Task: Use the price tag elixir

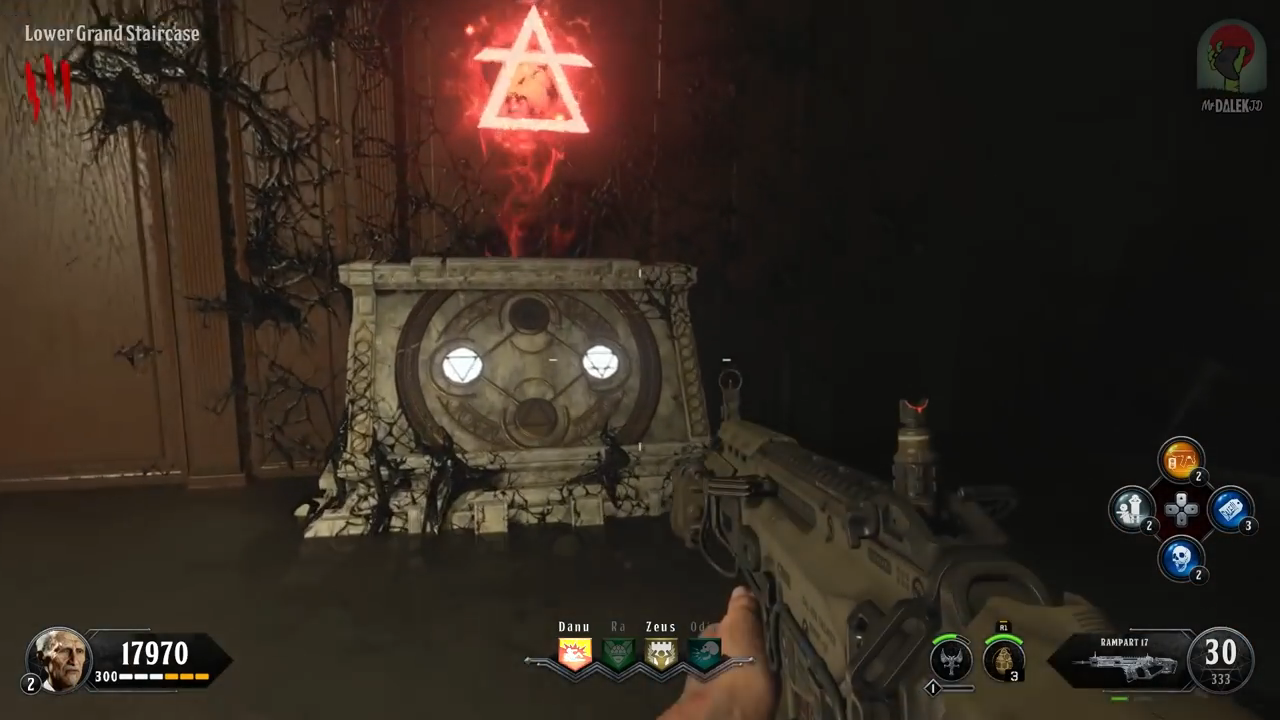Action: click(1230, 508)
